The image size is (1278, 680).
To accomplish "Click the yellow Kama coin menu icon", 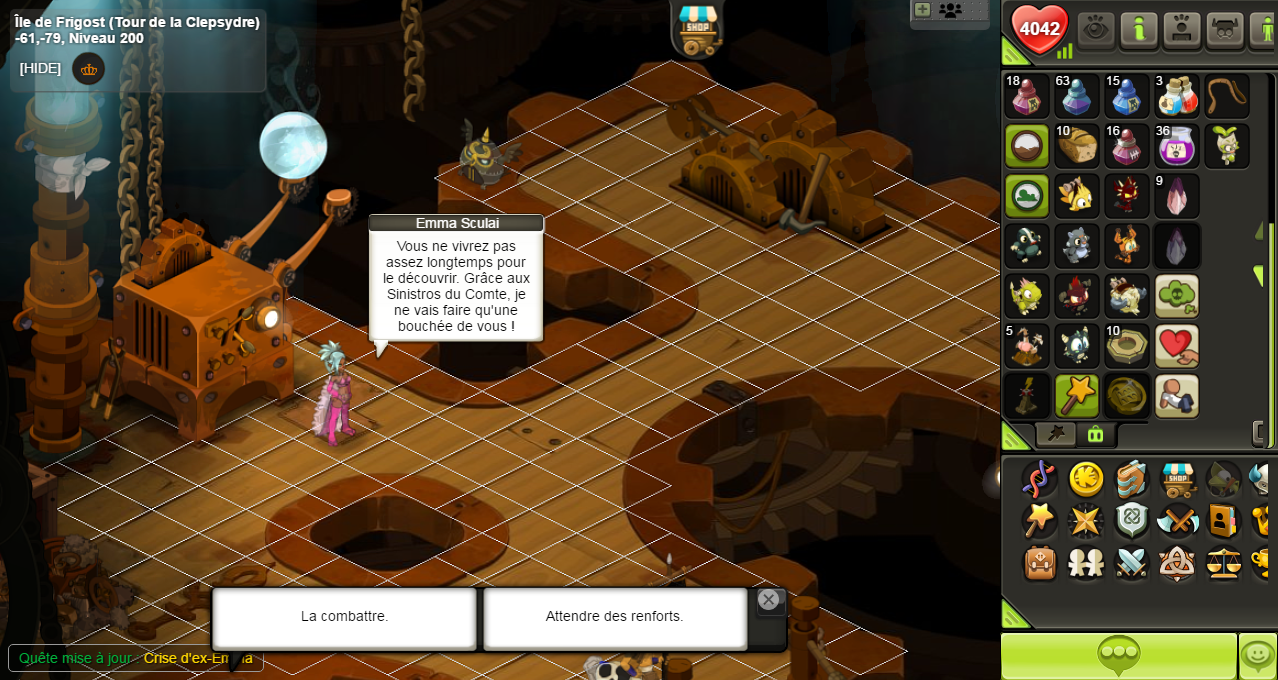I will pos(1086,479).
